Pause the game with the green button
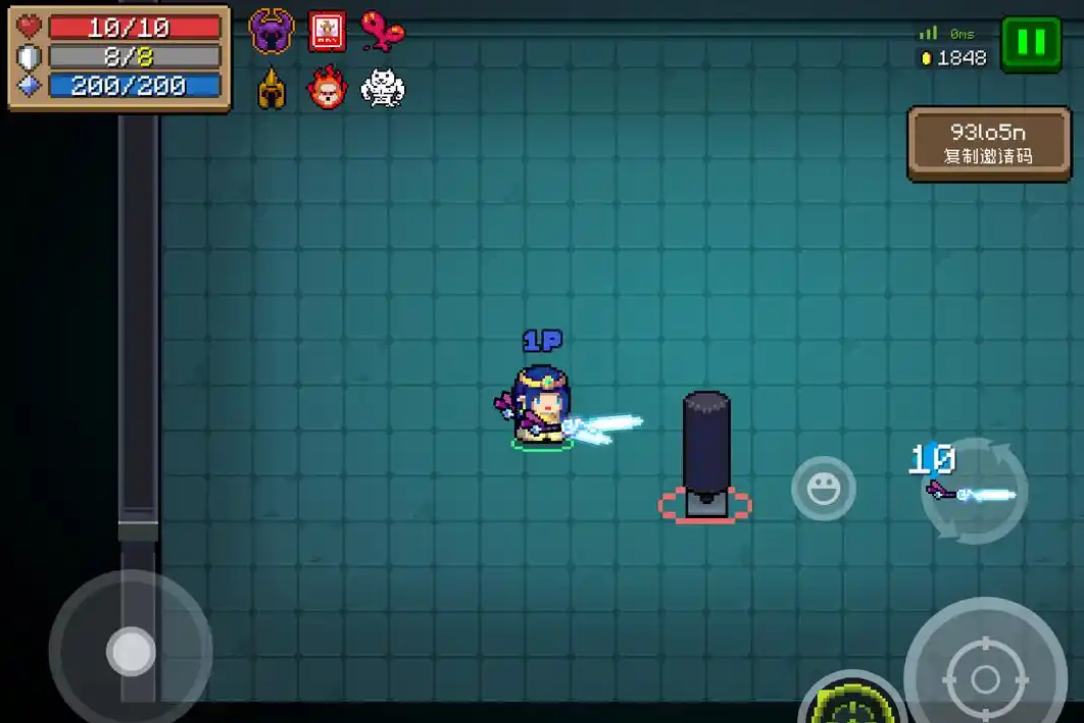Viewport: 1084px width, 723px height. coord(1031,43)
